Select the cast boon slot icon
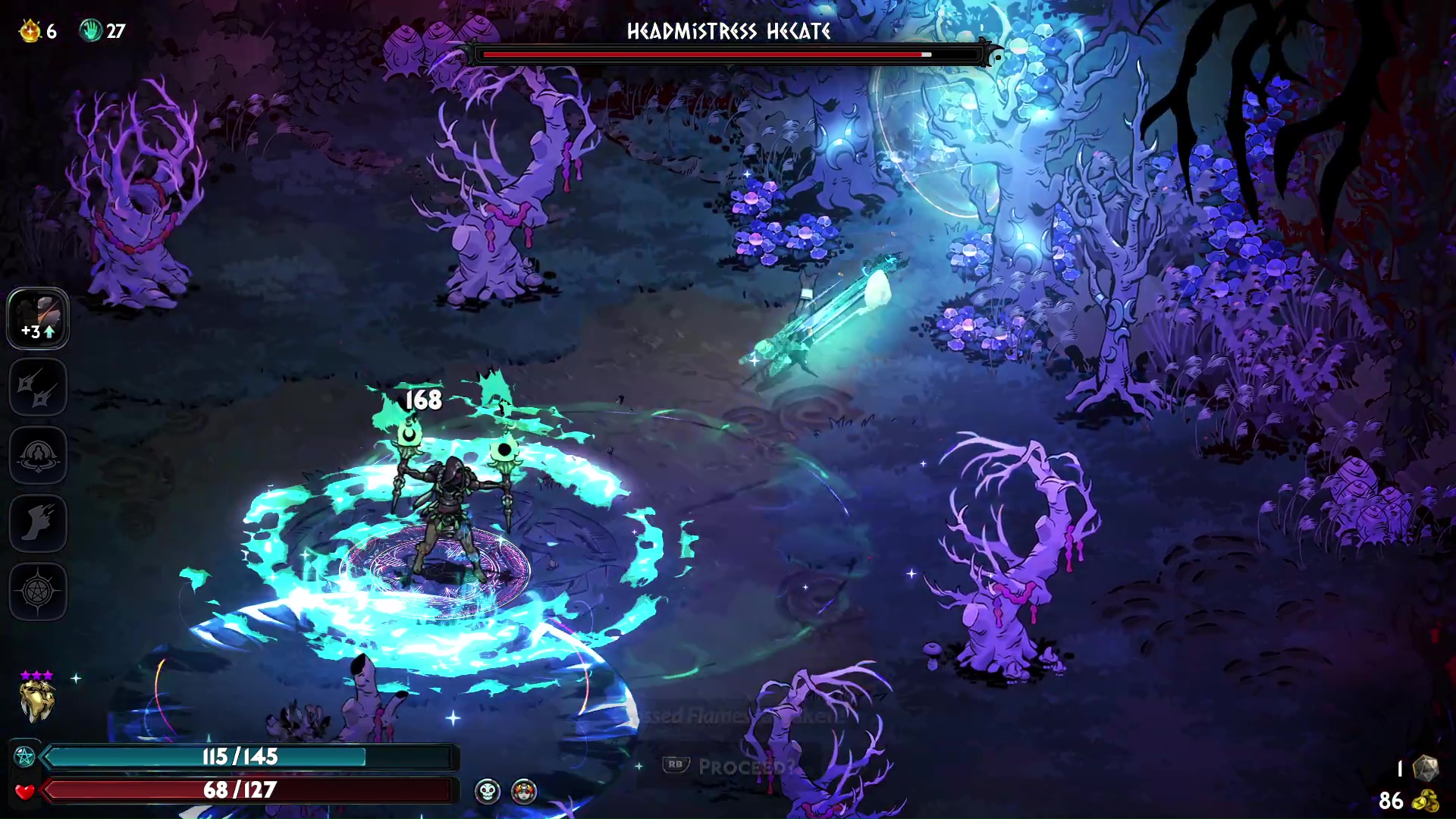 [x=38, y=456]
